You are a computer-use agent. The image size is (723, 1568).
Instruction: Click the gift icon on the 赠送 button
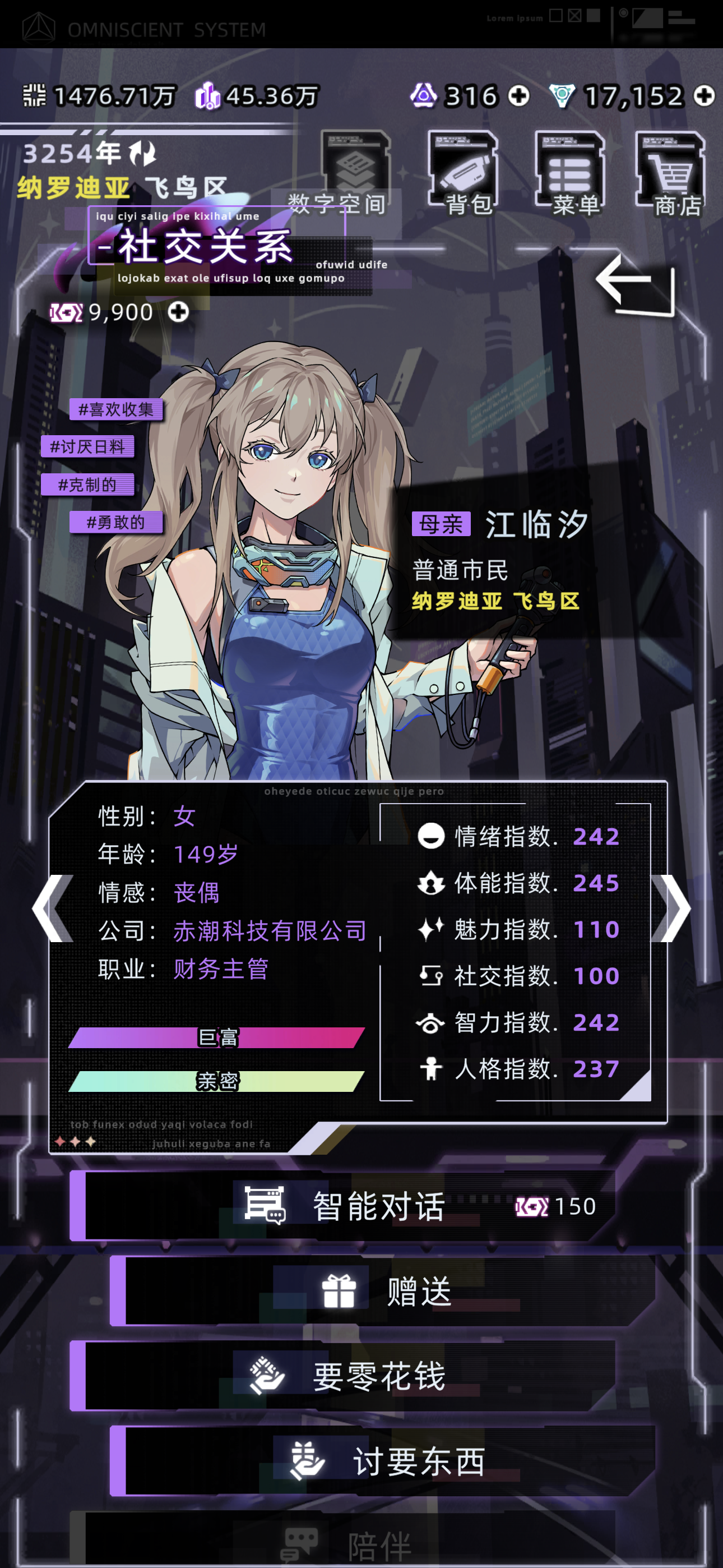click(x=340, y=1292)
